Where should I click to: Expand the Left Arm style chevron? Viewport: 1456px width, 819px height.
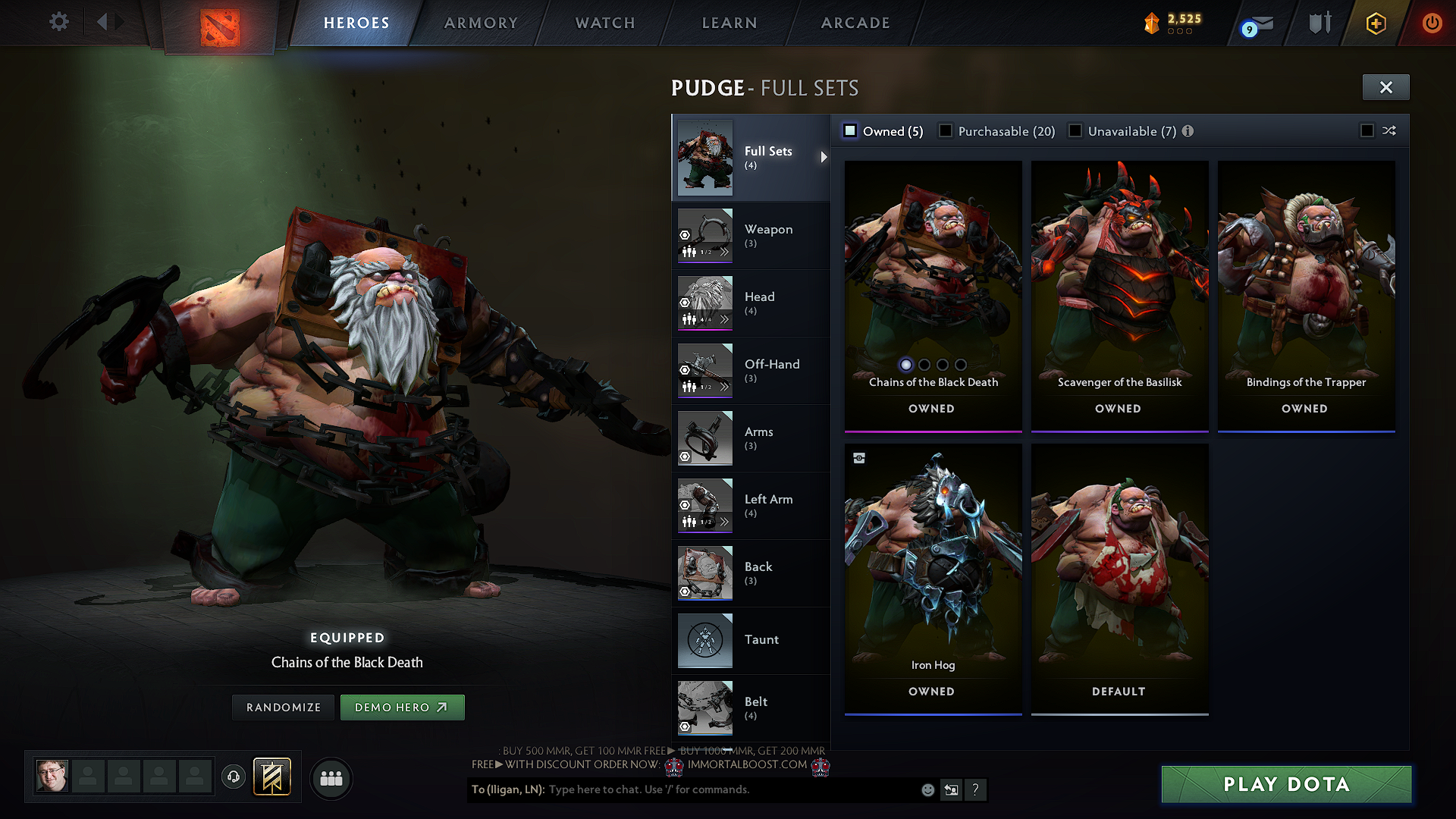[x=725, y=520]
